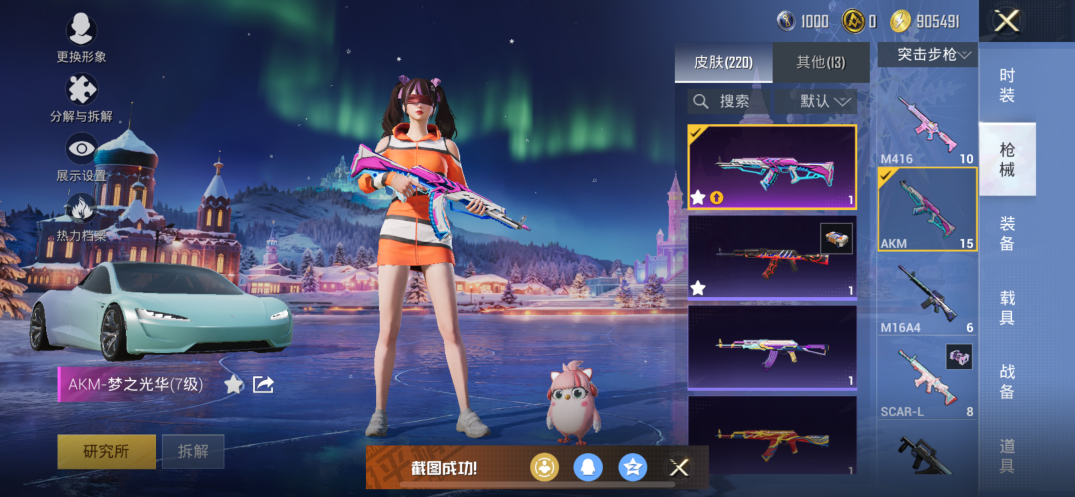This screenshot has height=497, width=1075.
Task: Dismiss the 截图成功 screenshot notification
Action: click(679, 467)
